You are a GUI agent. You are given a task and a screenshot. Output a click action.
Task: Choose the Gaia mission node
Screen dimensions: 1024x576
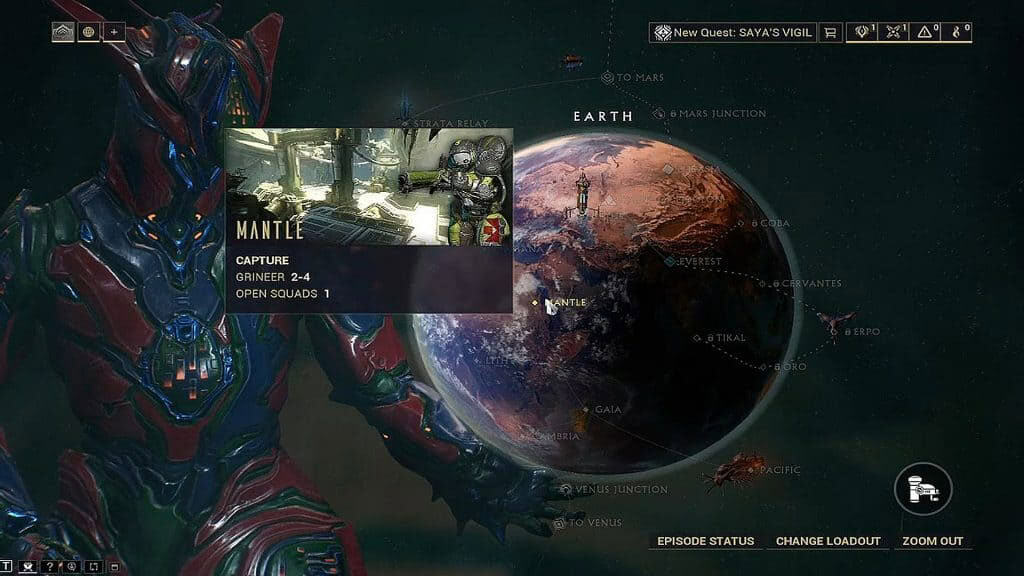[x=586, y=409]
